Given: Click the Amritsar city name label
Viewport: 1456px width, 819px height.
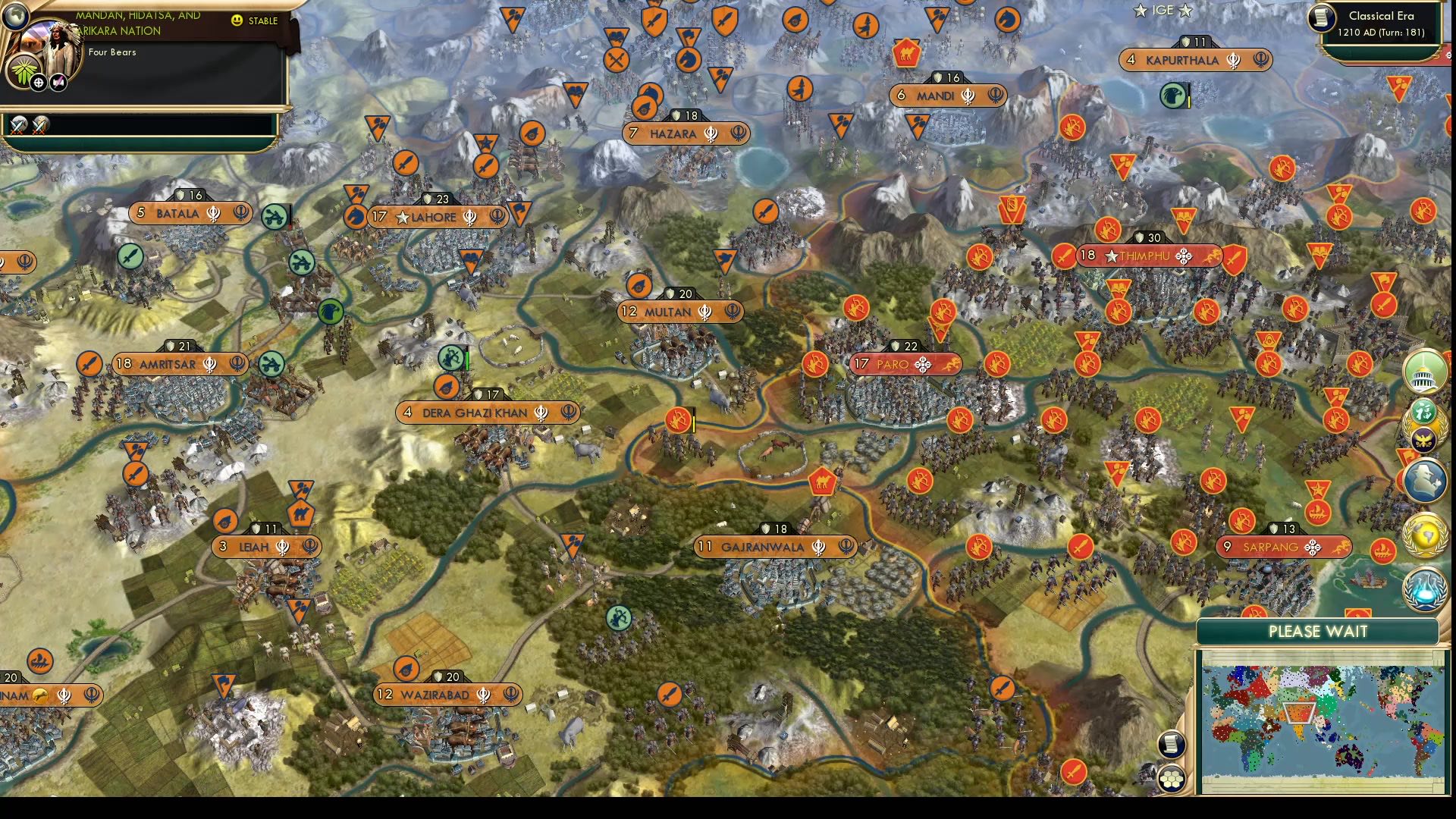Looking at the screenshot, I should (168, 363).
